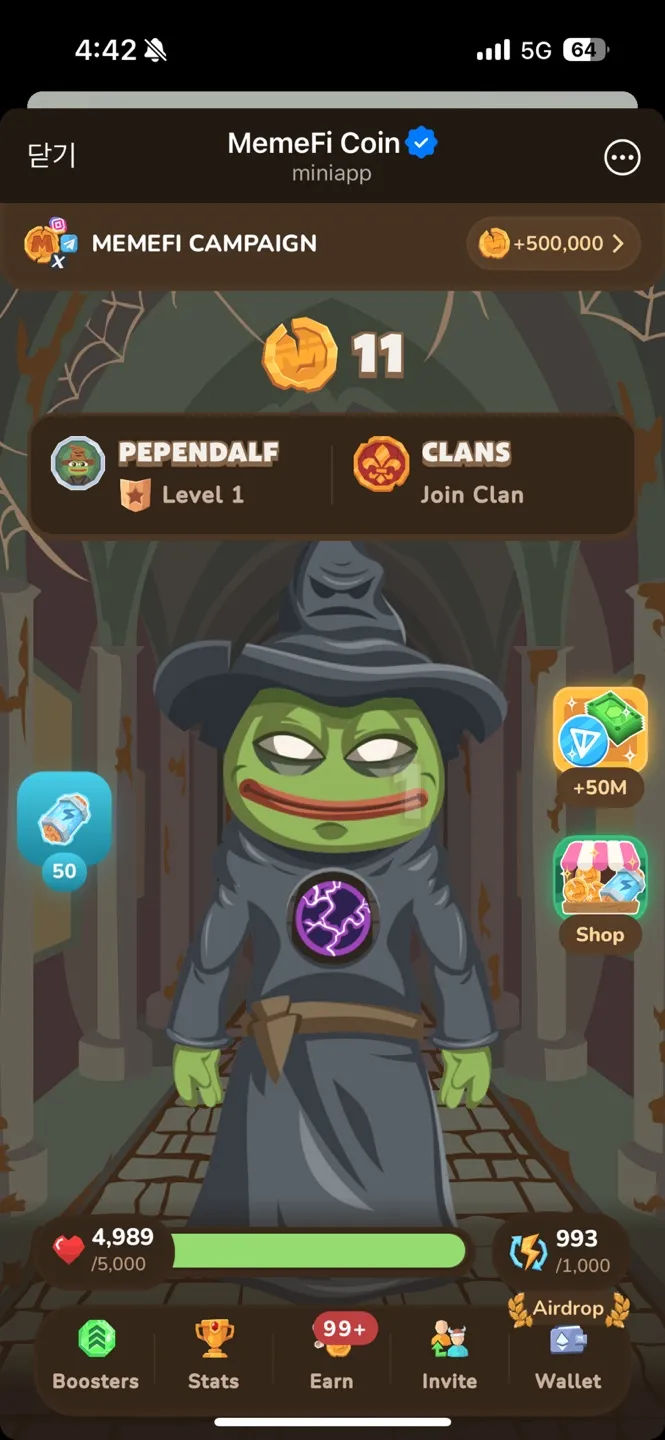Go to the Stats tab
Screen dimensions: 665x1440
[x=214, y=1353]
